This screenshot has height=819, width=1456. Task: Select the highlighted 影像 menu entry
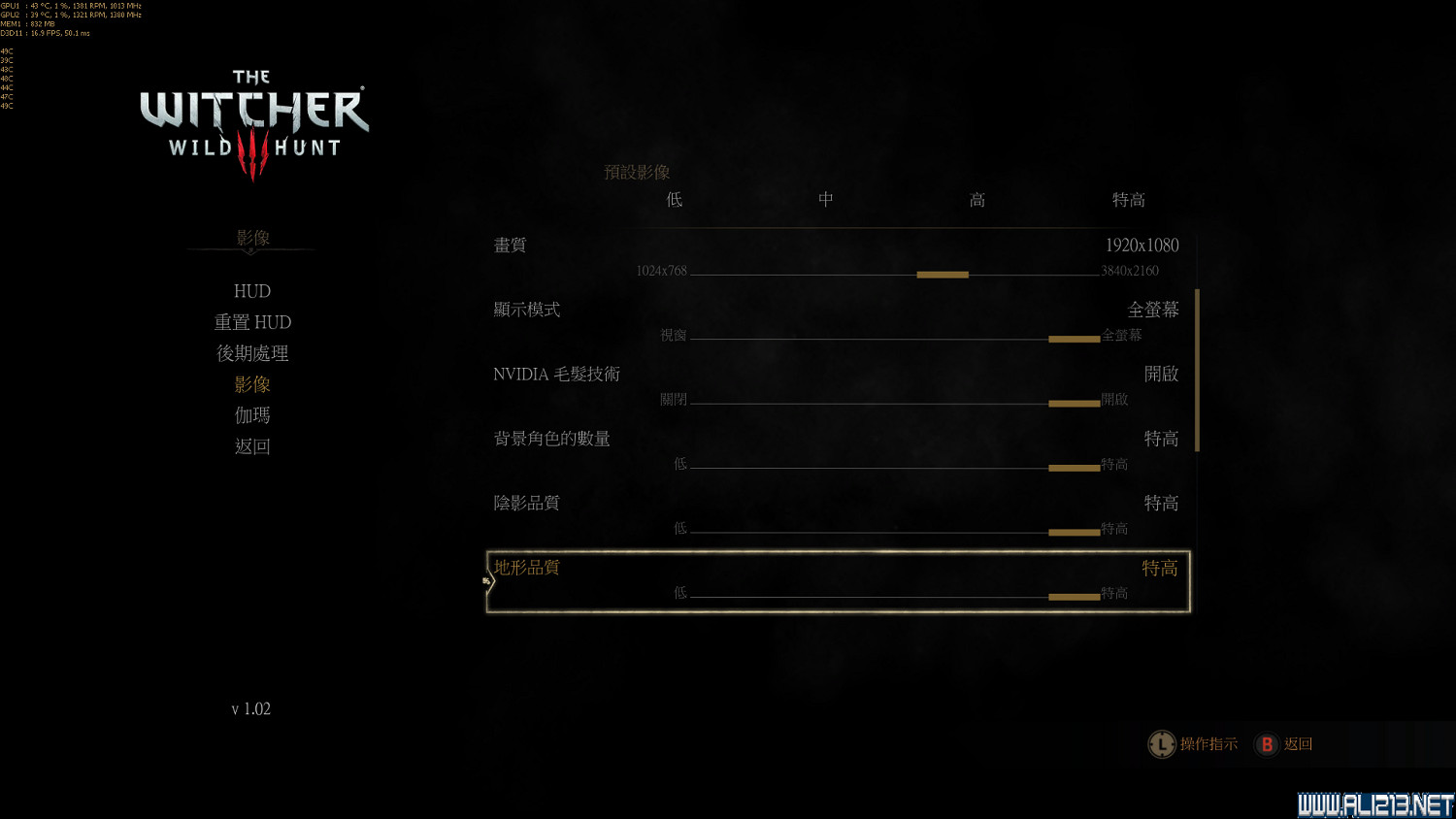[x=252, y=384]
